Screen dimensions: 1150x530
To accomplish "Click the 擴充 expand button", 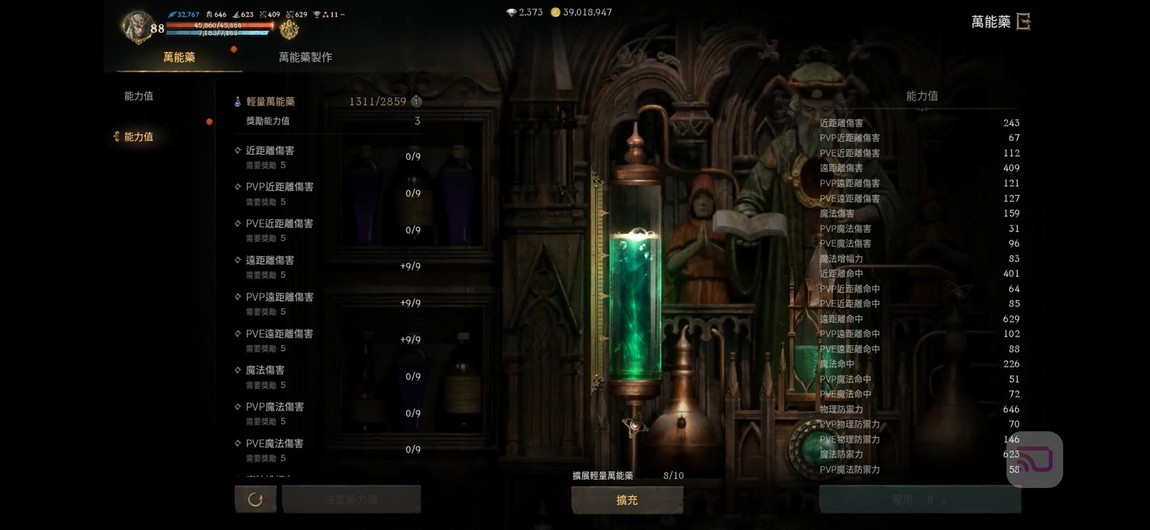I will [627, 500].
